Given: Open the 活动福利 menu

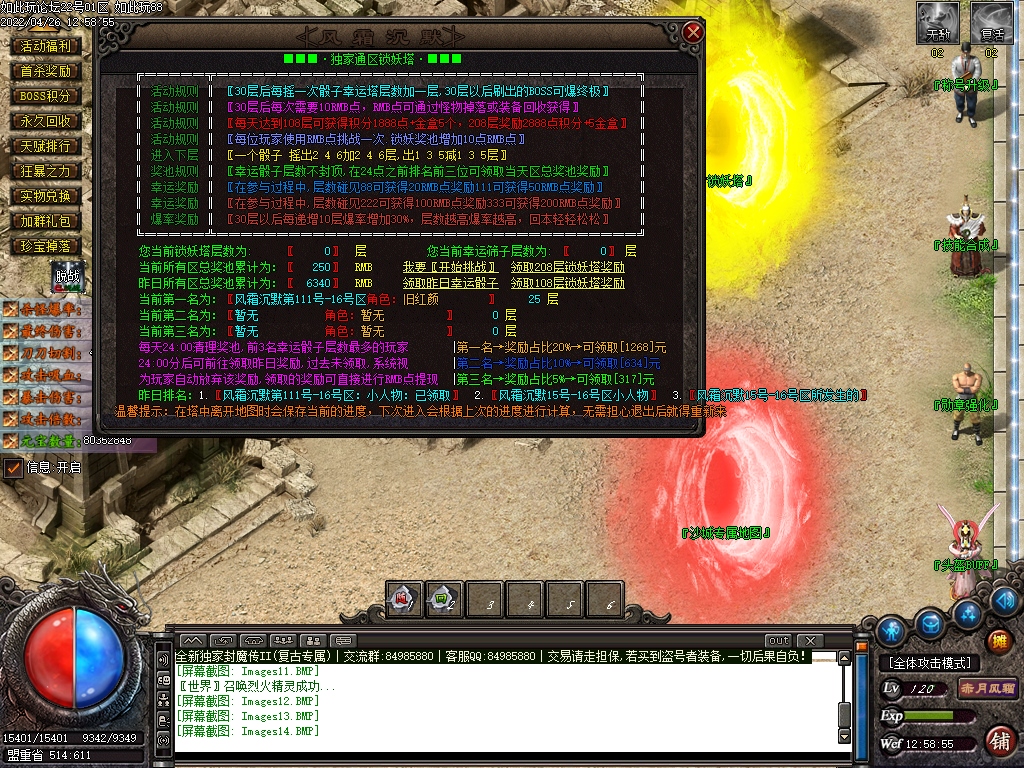Looking at the screenshot, I should (x=46, y=46).
